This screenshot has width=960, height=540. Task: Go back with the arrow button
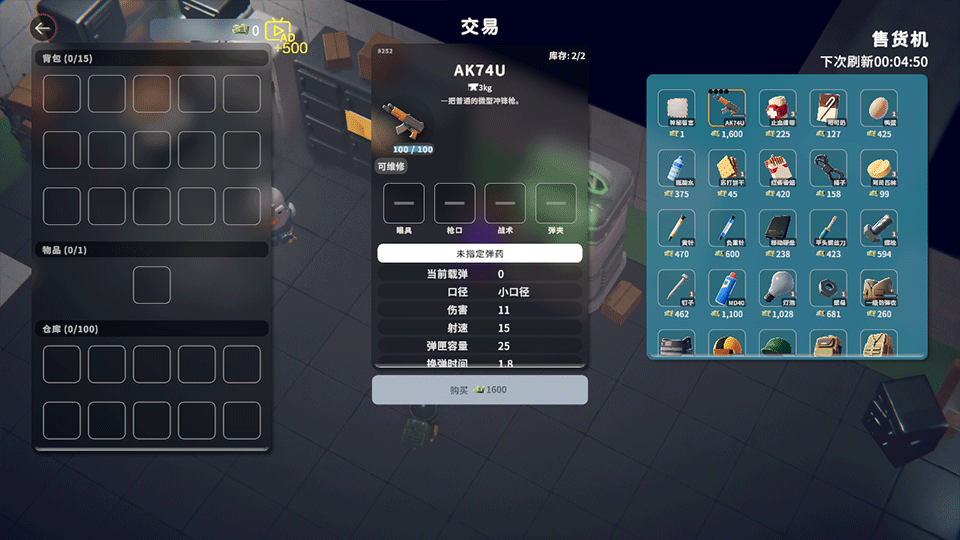(x=43, y=29)
